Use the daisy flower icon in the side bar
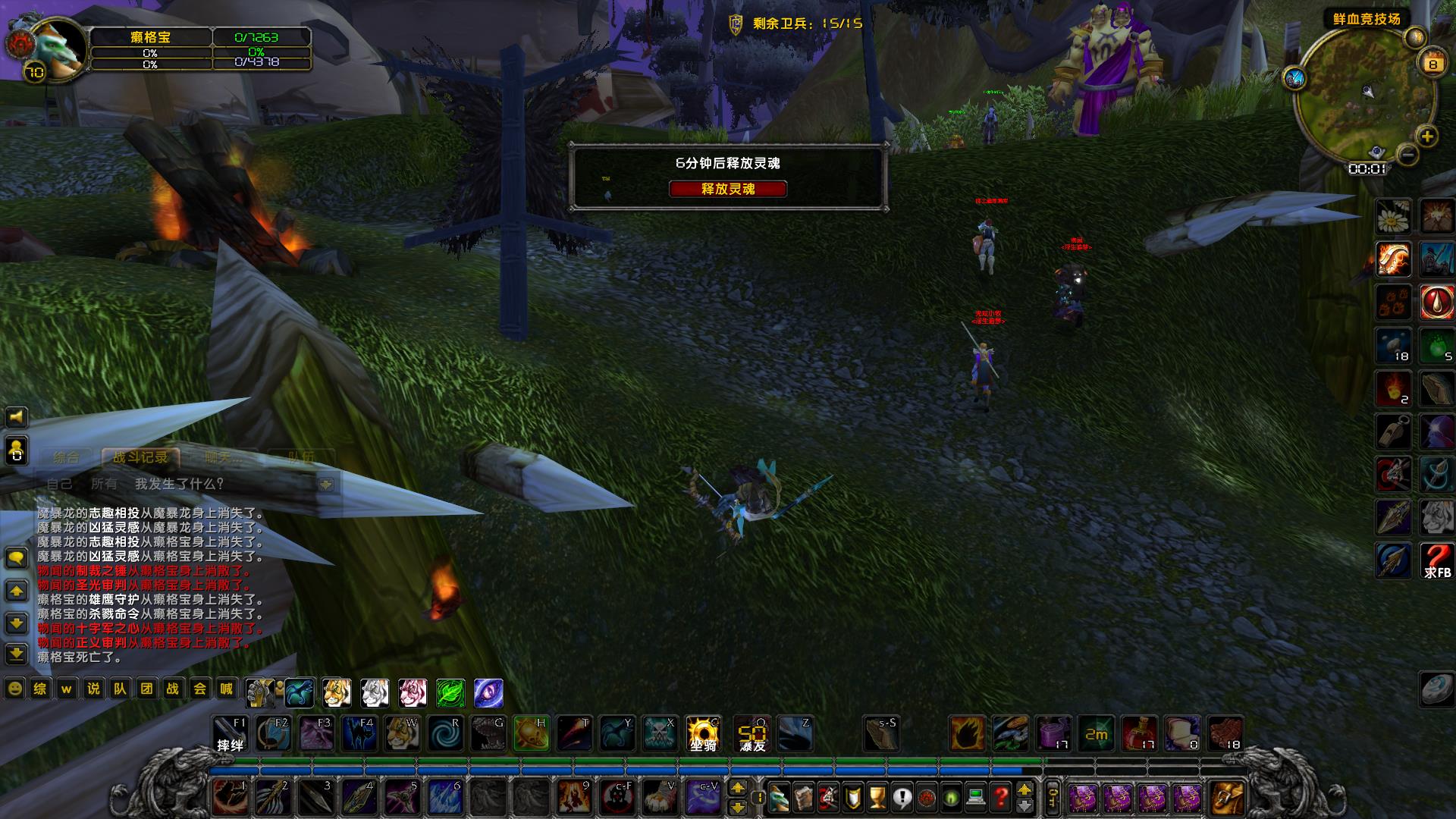 [x=1393, y=217]
